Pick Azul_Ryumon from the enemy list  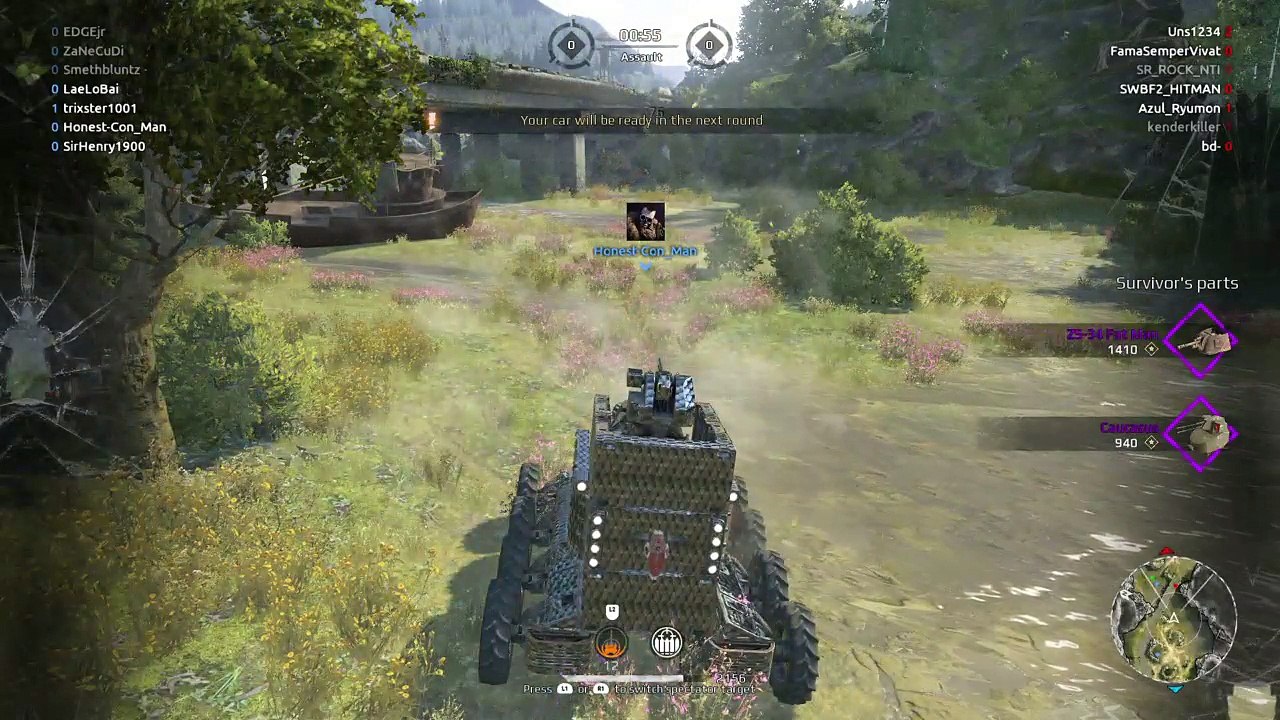pos(1179,108)
